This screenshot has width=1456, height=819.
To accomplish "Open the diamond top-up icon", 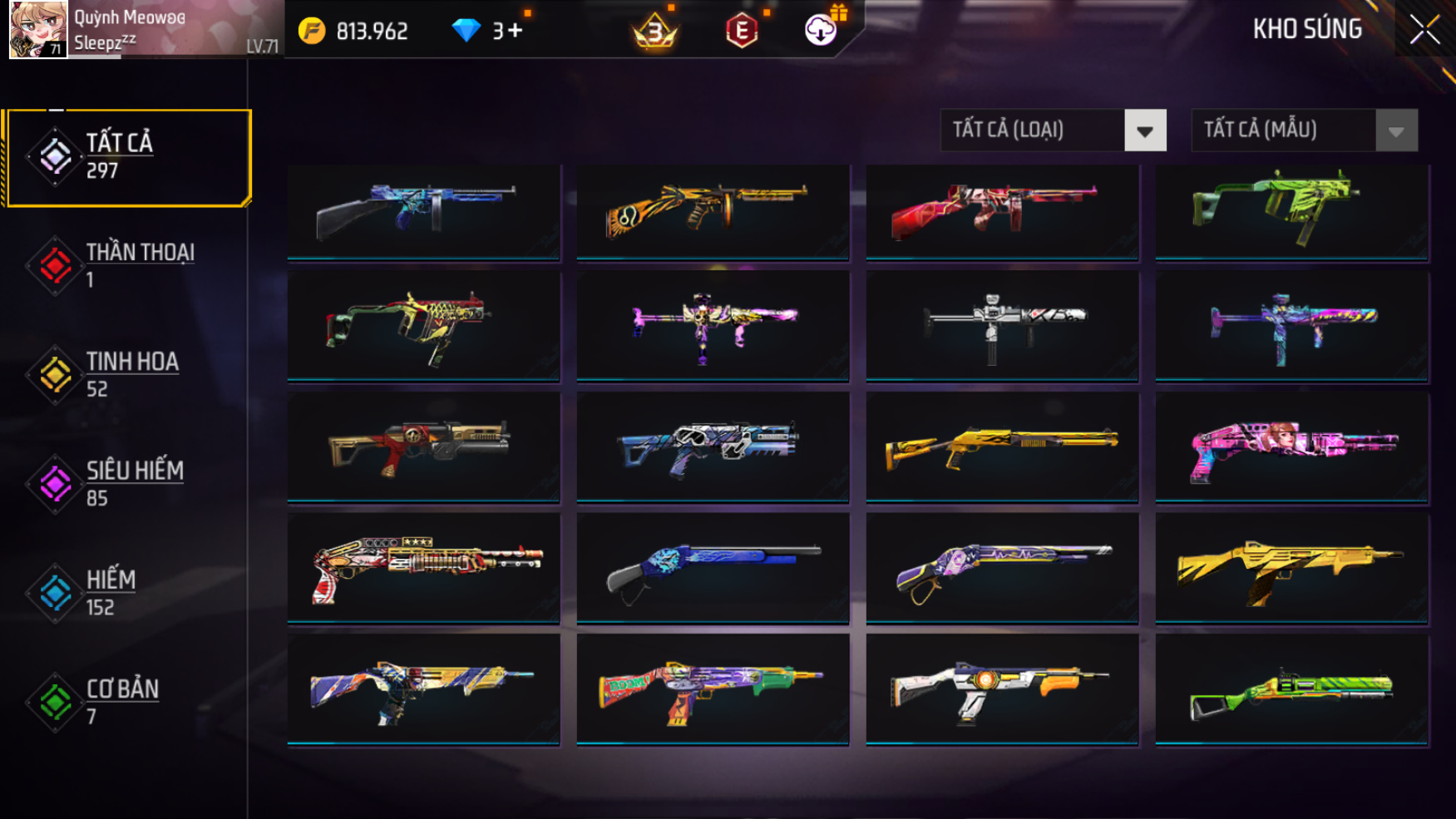I will (466, 32).
